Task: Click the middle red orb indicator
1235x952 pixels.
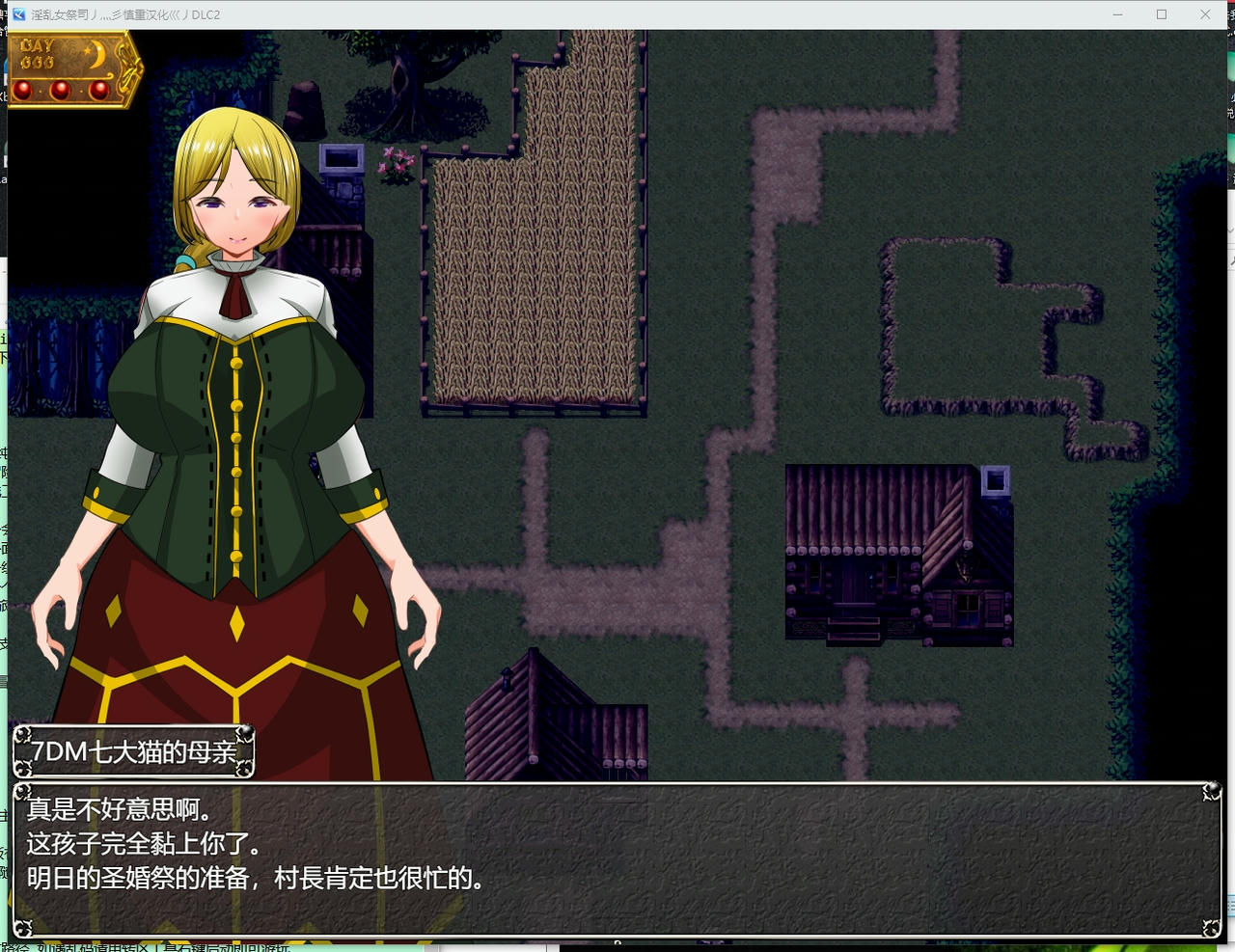Action: pyautogui.click(x=60, y=89)
